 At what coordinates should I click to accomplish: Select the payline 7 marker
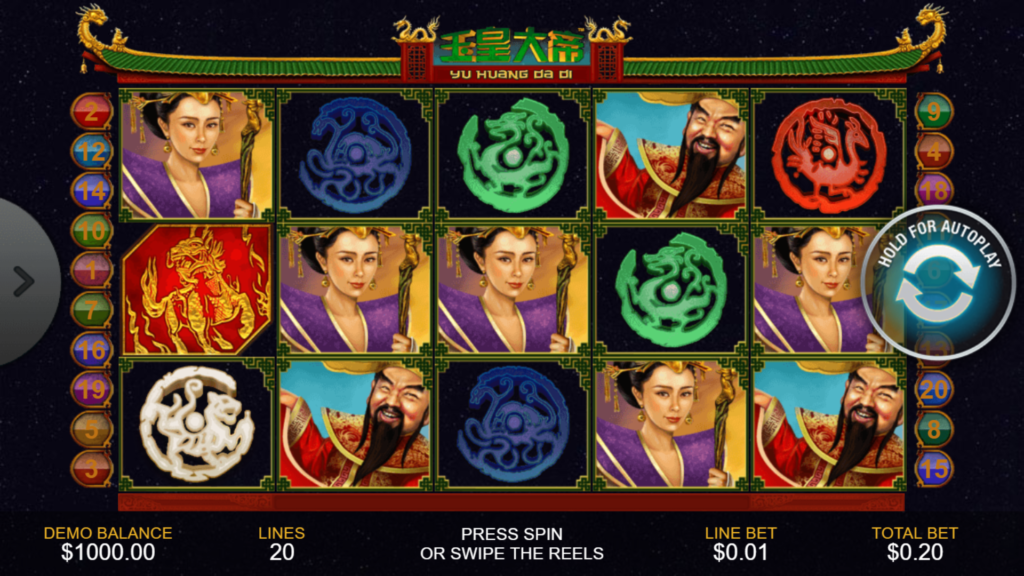[91, 309]
